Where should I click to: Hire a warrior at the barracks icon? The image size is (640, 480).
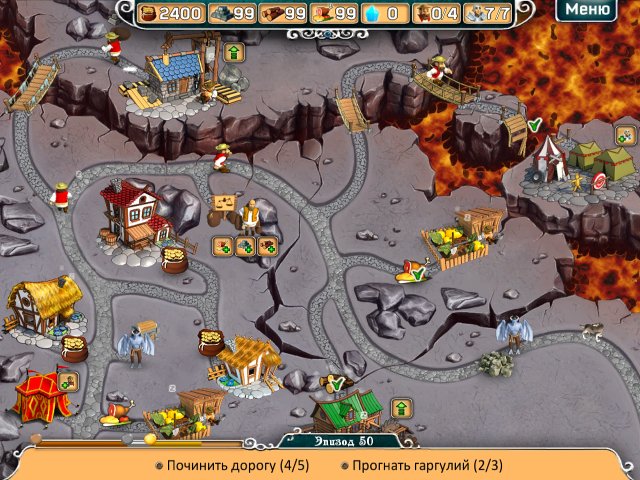pos(625,134)
